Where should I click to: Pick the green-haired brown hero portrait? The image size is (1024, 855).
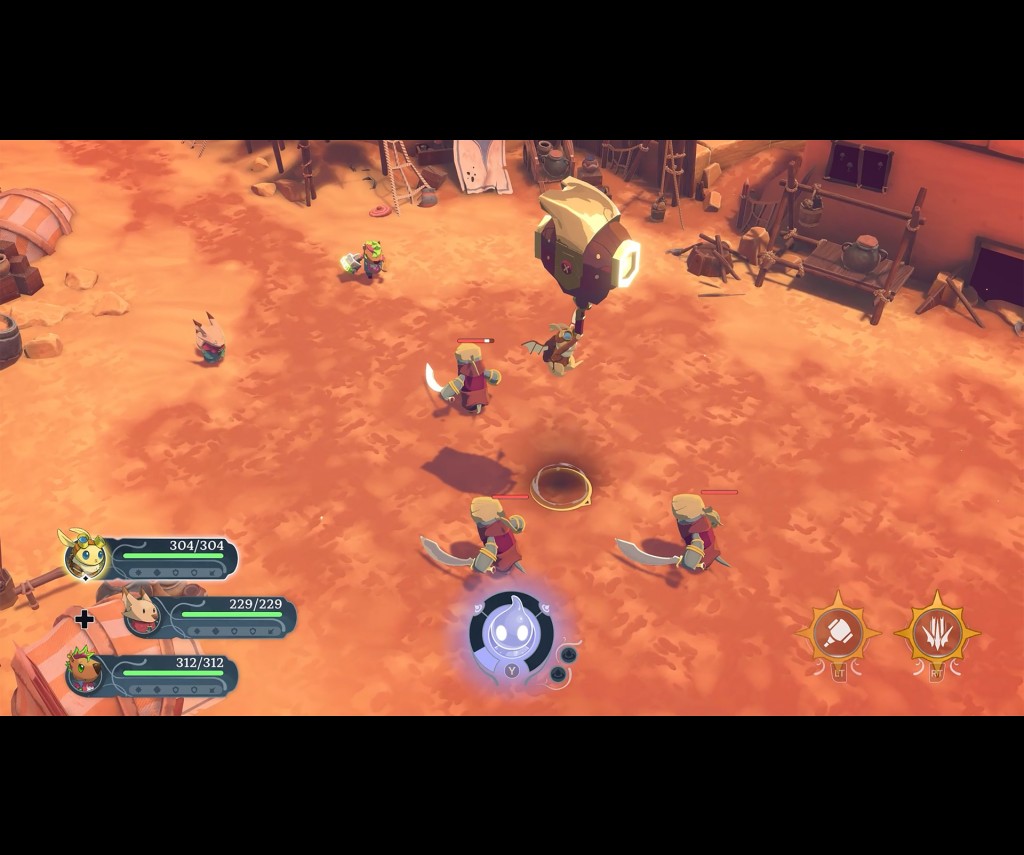point(86,671)
